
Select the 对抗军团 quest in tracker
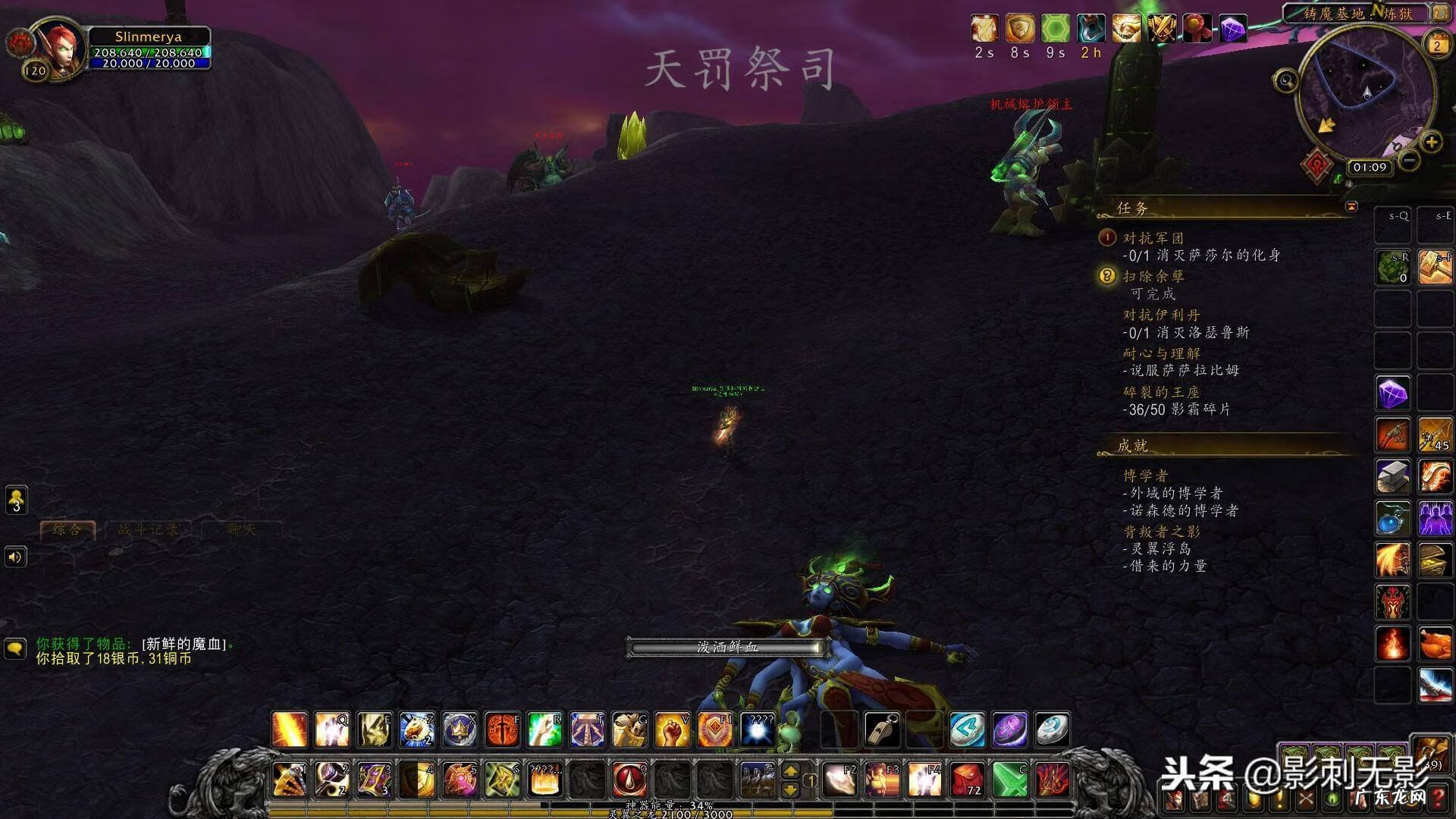pyautogui.click(x=1153, y=238)
